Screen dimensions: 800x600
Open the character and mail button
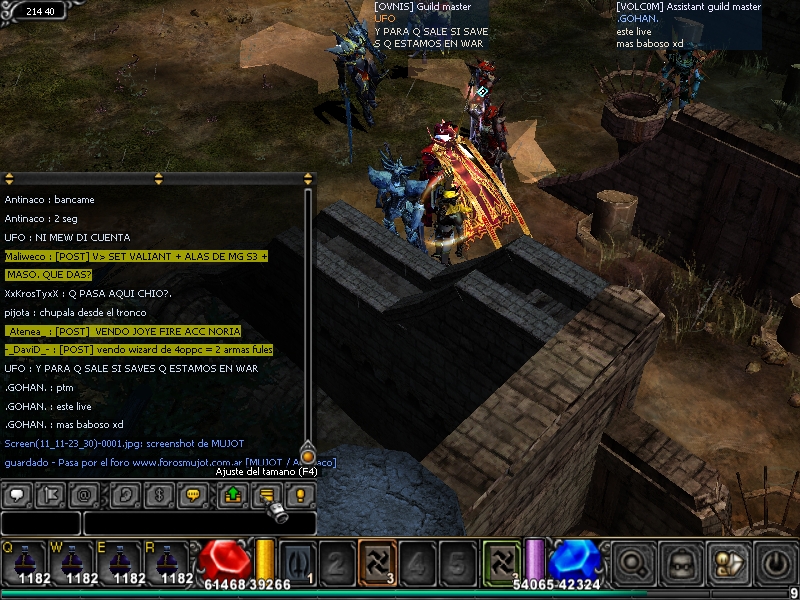[x=729, y=565]
